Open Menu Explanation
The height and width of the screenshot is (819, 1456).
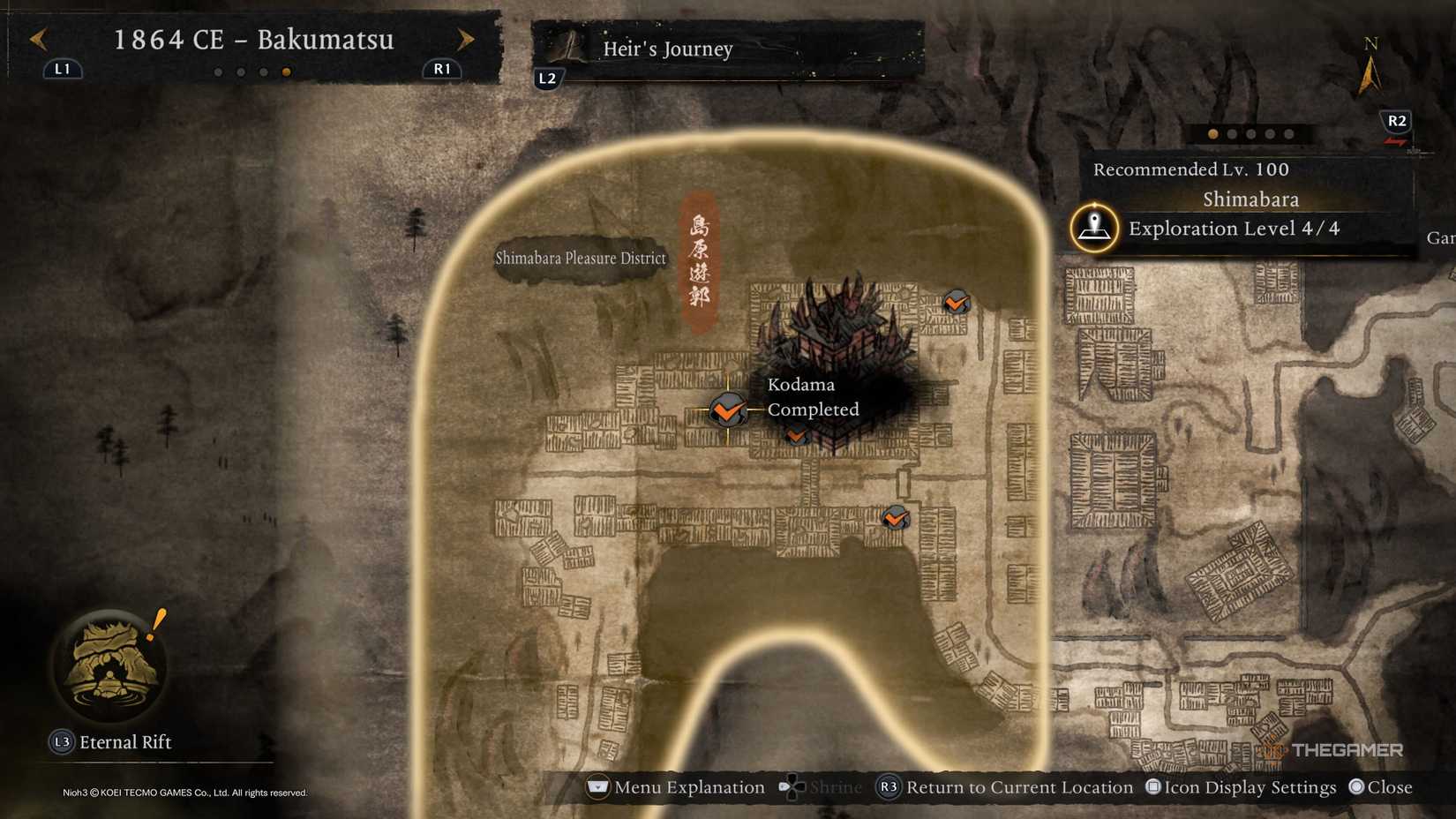click(x=679, y=786)
